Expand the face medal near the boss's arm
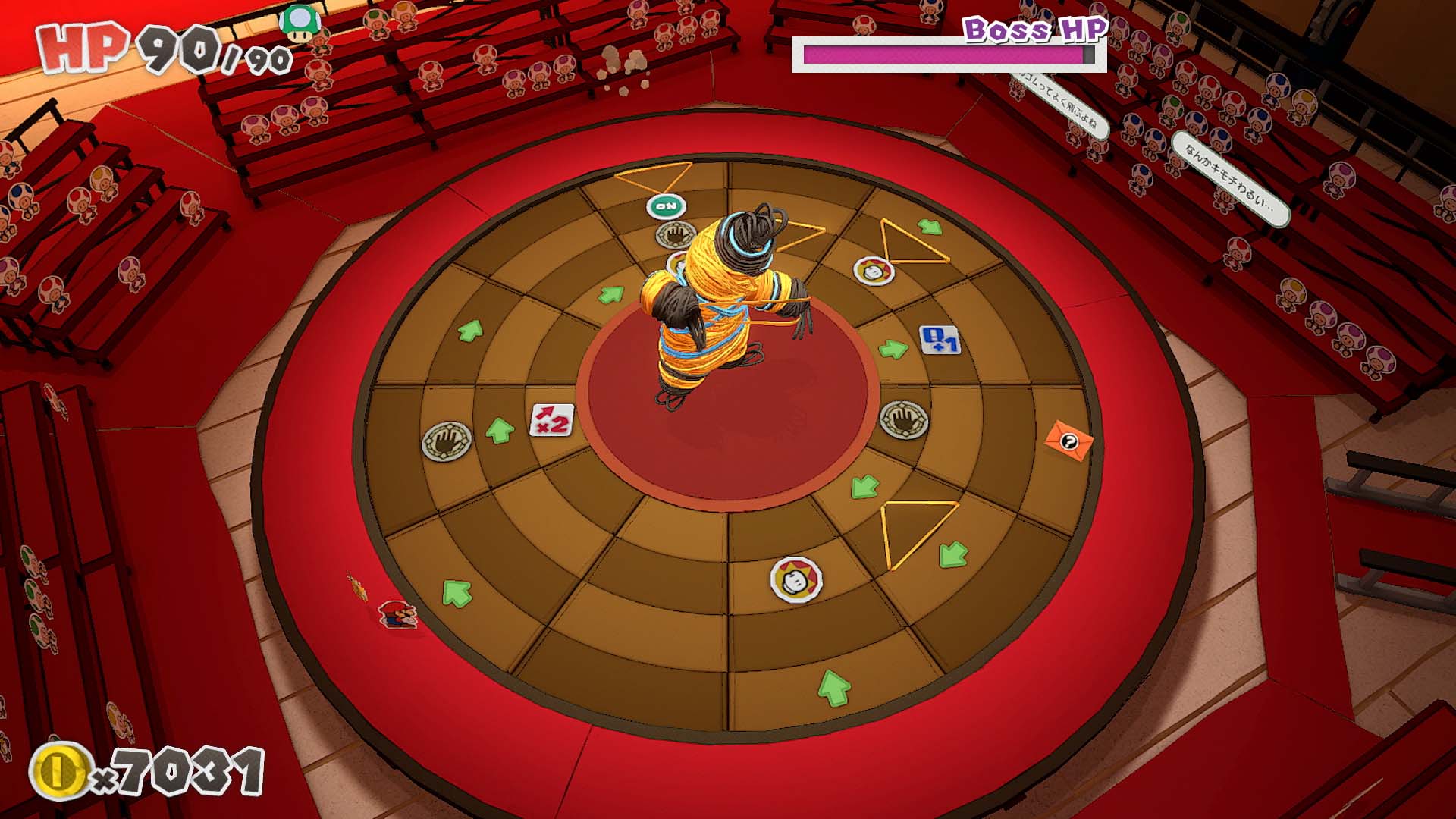The image size is (1456, 819). [874, 271]
